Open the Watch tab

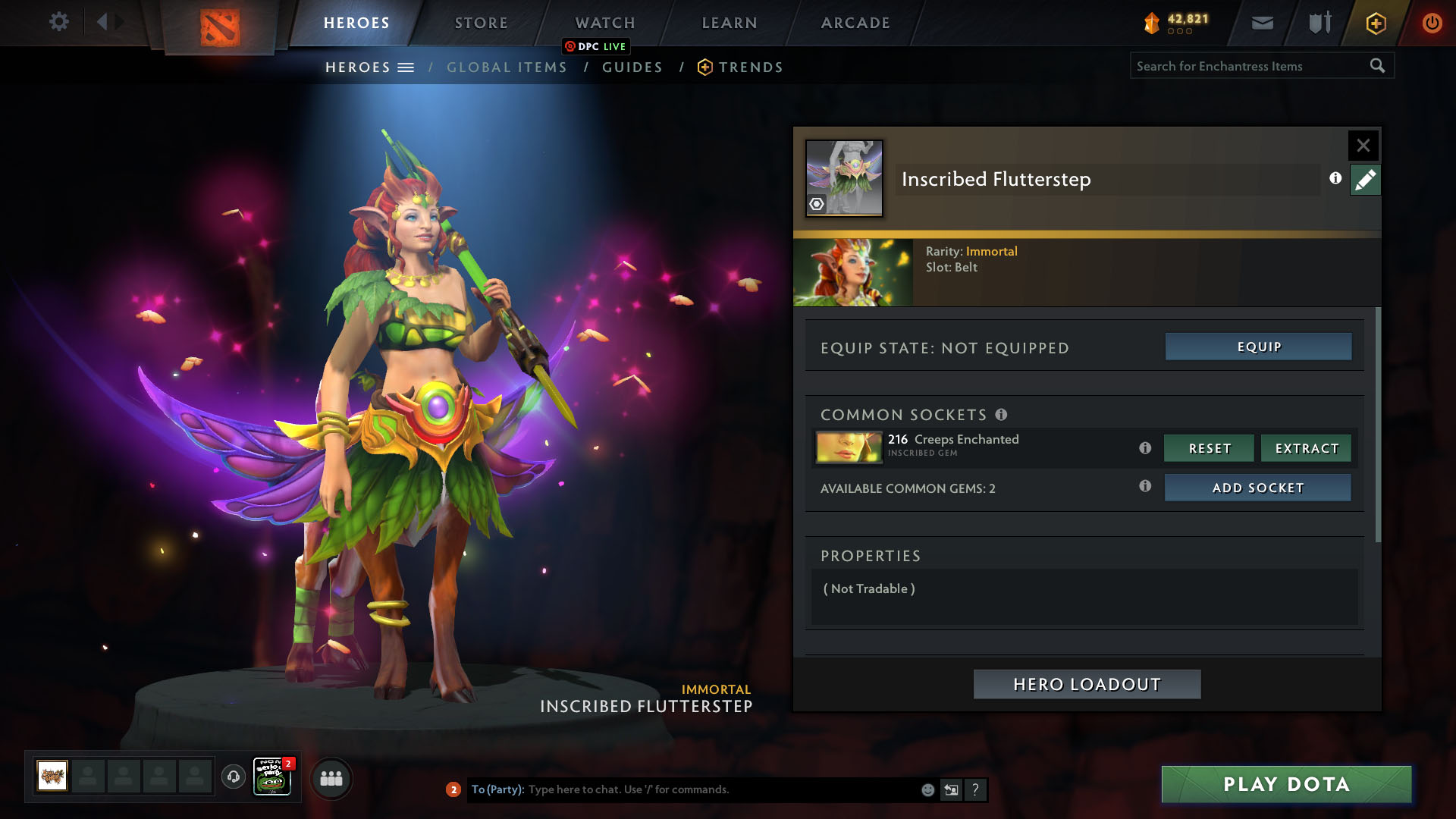pyautogui.click(x=605, y=23)
